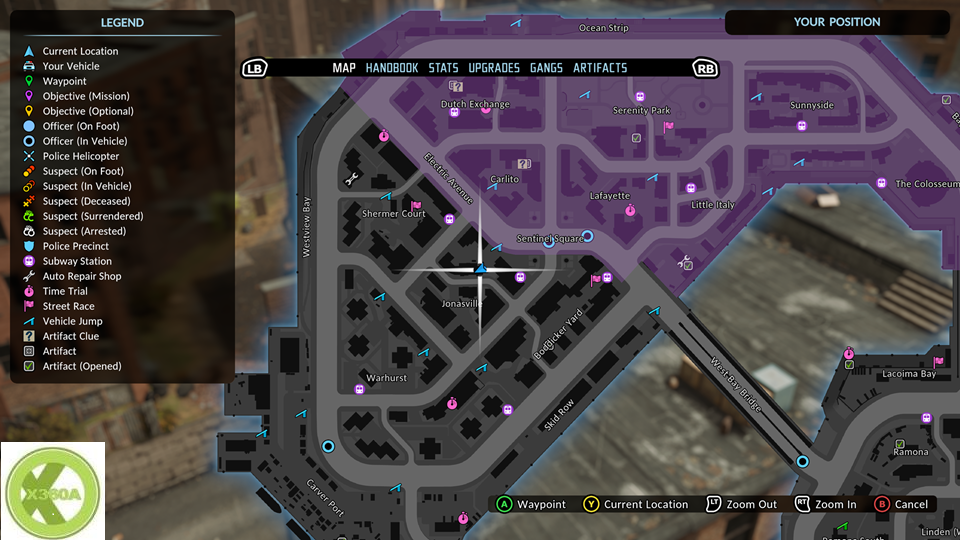Switch to the Handbook tab
The image size is (960, 540).
pos(392,68)
